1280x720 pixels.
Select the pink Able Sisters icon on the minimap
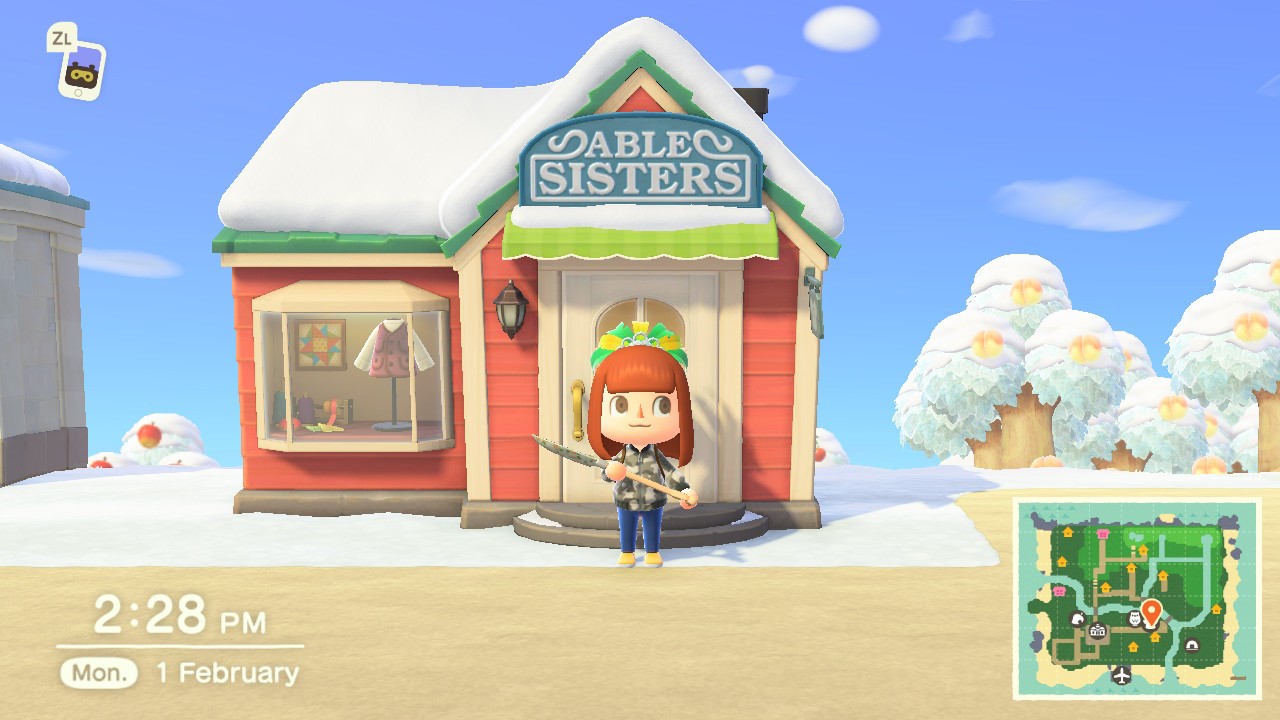click(x=1102, y=533)
